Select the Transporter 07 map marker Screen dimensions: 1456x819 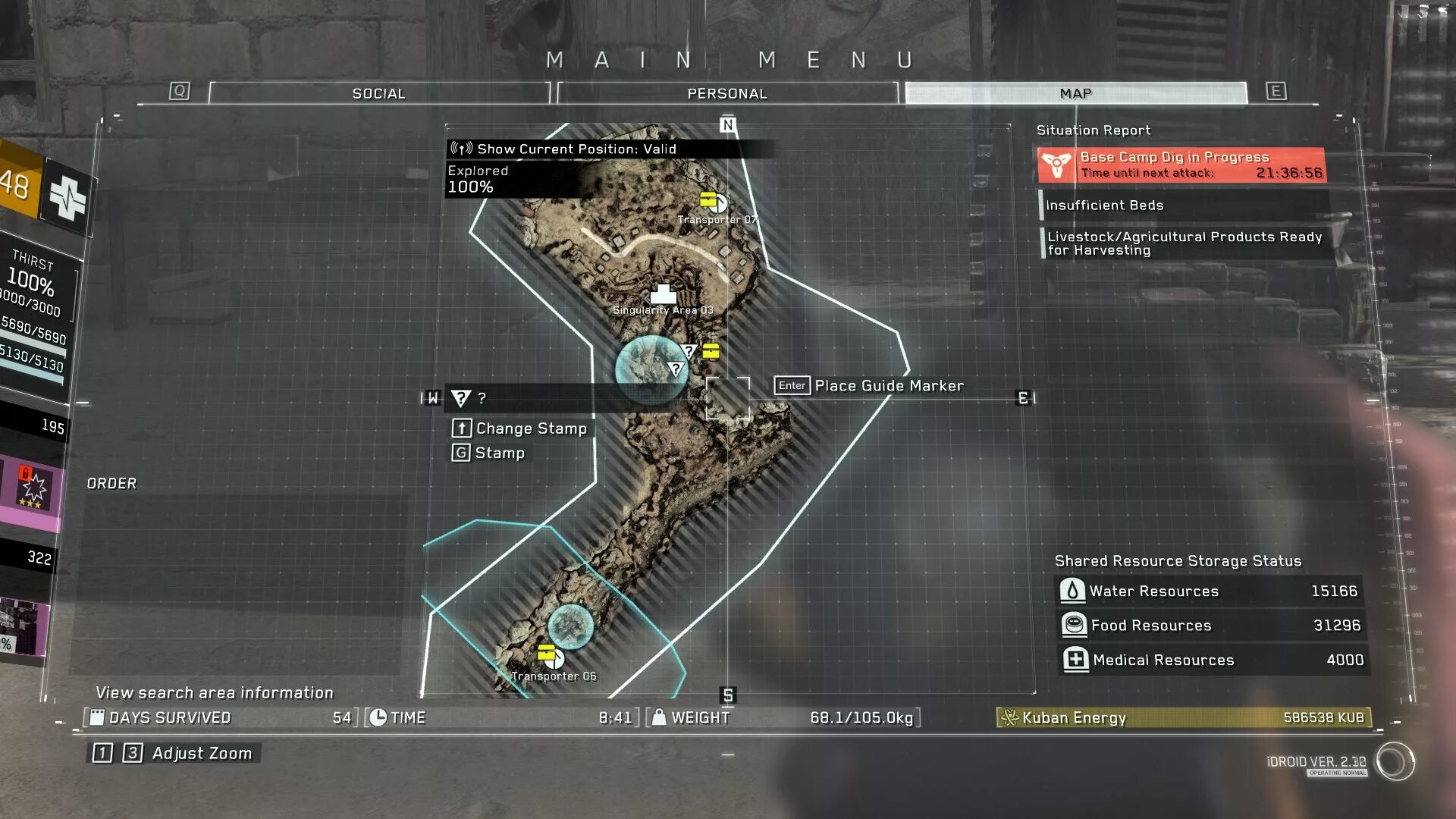[x=712, y=202]
